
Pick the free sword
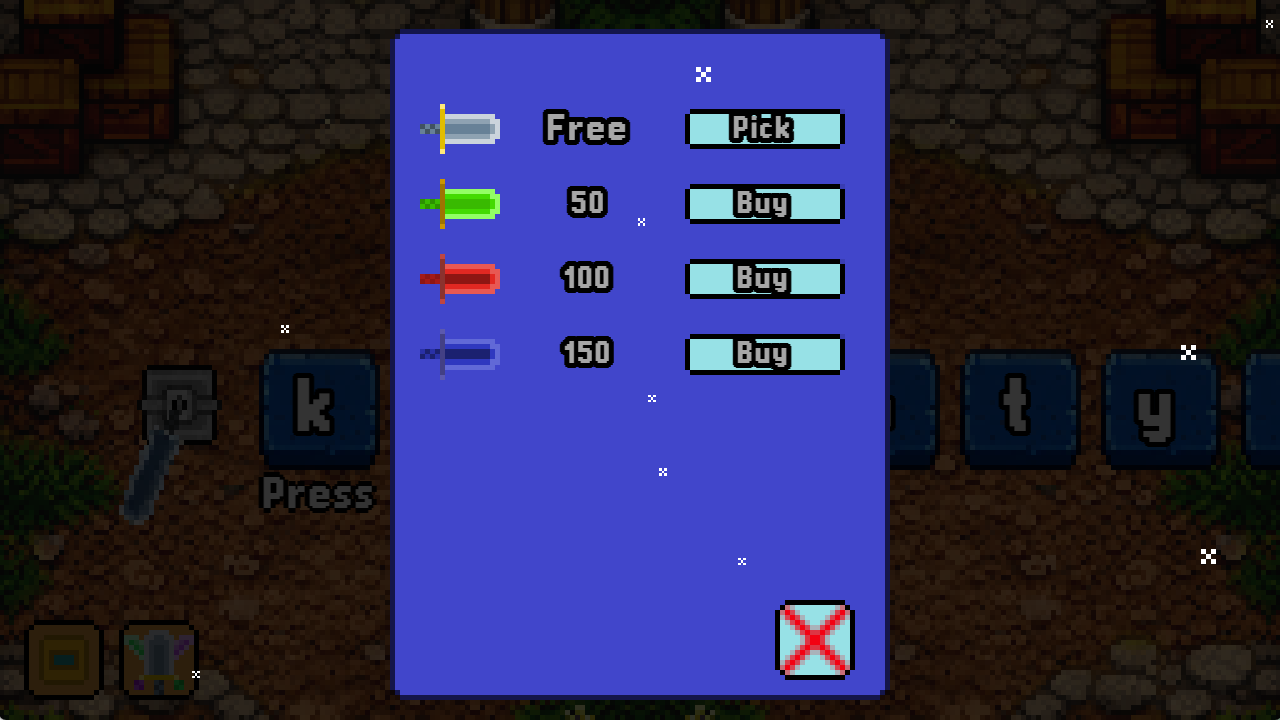pos(765,128)
